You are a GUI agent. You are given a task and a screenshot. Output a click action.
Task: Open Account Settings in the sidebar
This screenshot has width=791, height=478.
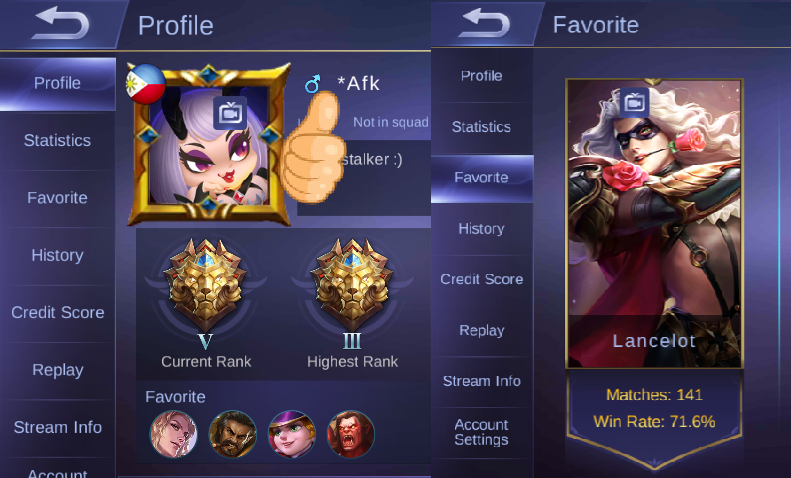pyautogui.click(x=481, y=432)
